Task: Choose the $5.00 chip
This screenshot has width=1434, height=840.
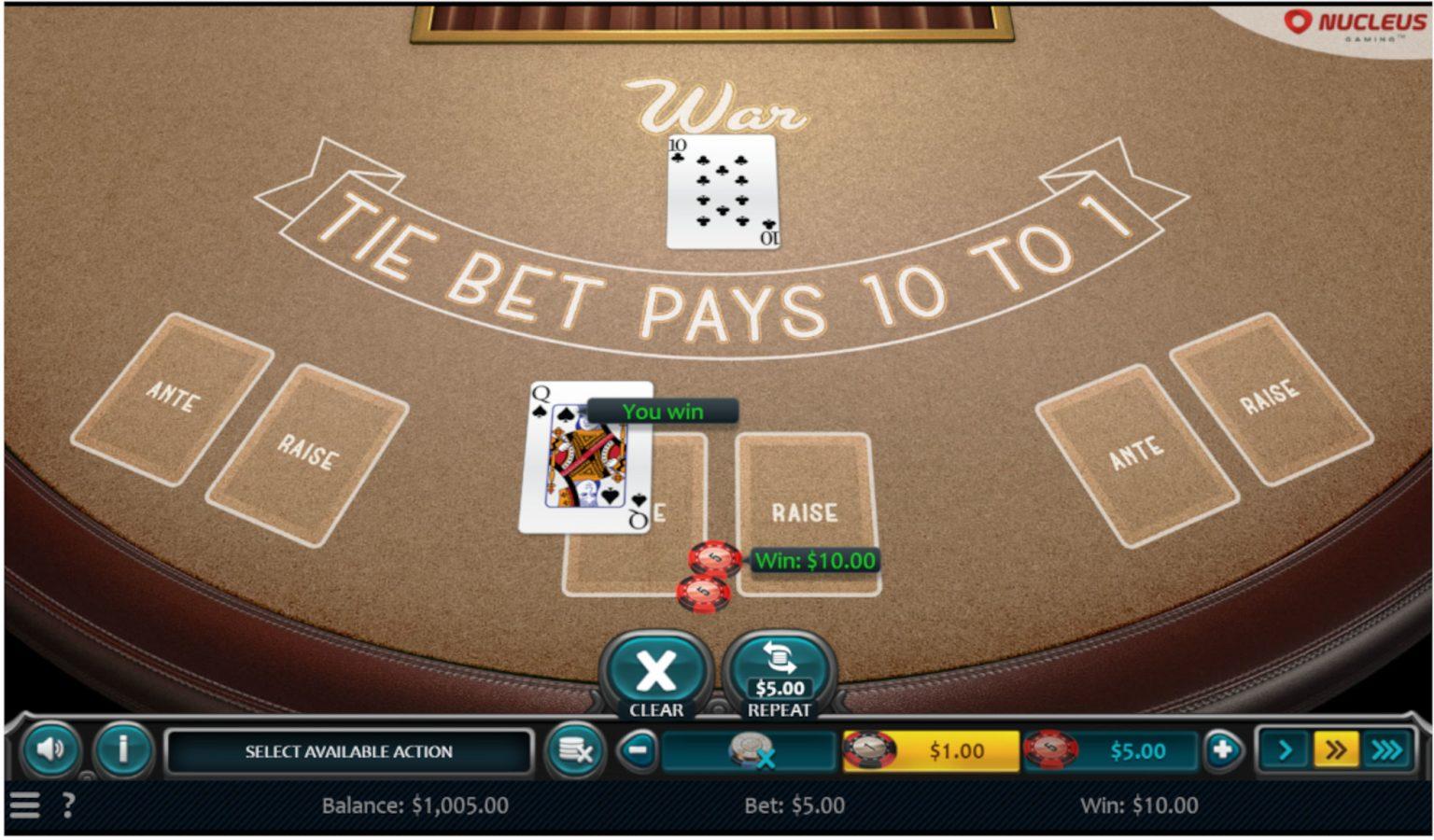Action: tap(1111, 750)
